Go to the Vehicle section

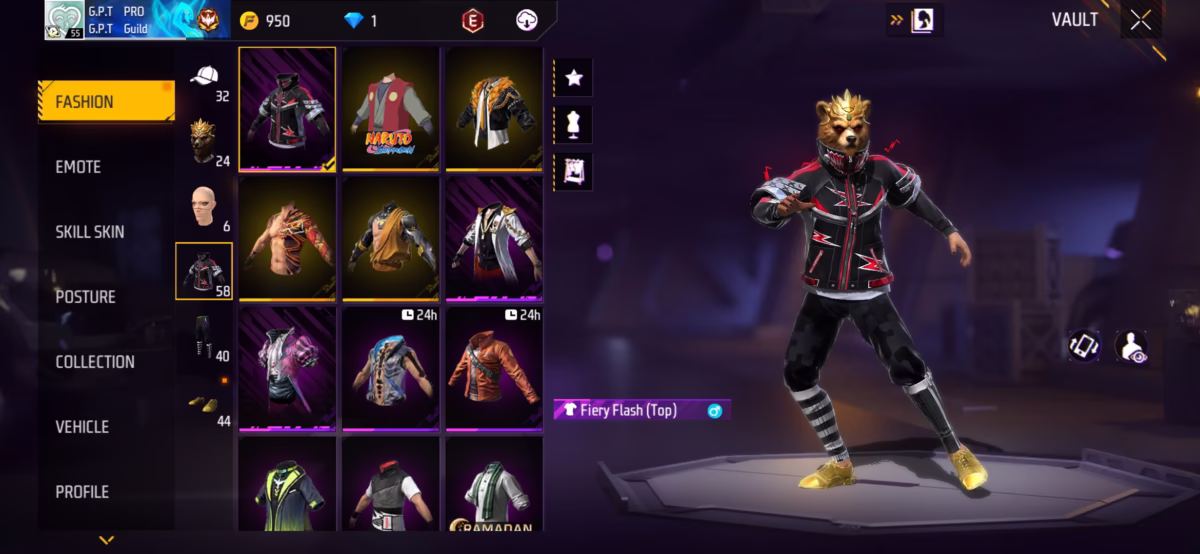click(x=82, y=427)
